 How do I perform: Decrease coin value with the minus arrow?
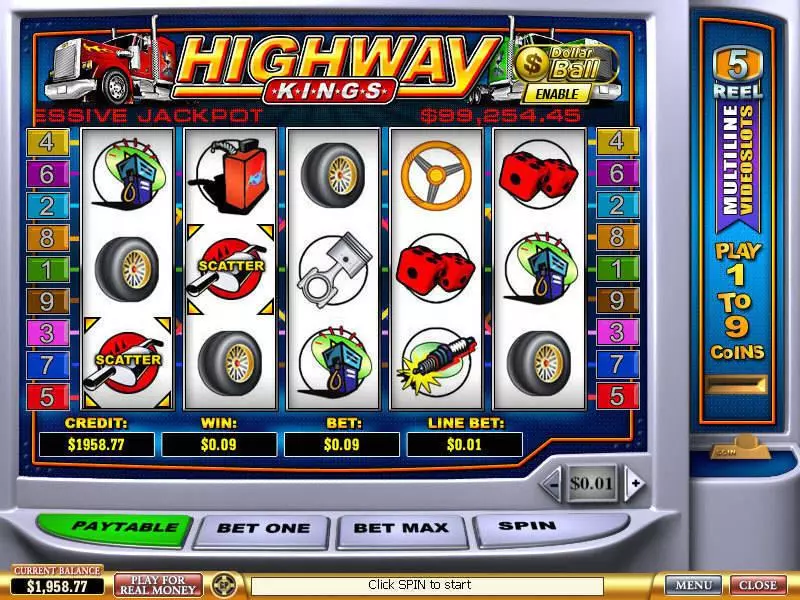pyautogui.click(x=551, y=484)
